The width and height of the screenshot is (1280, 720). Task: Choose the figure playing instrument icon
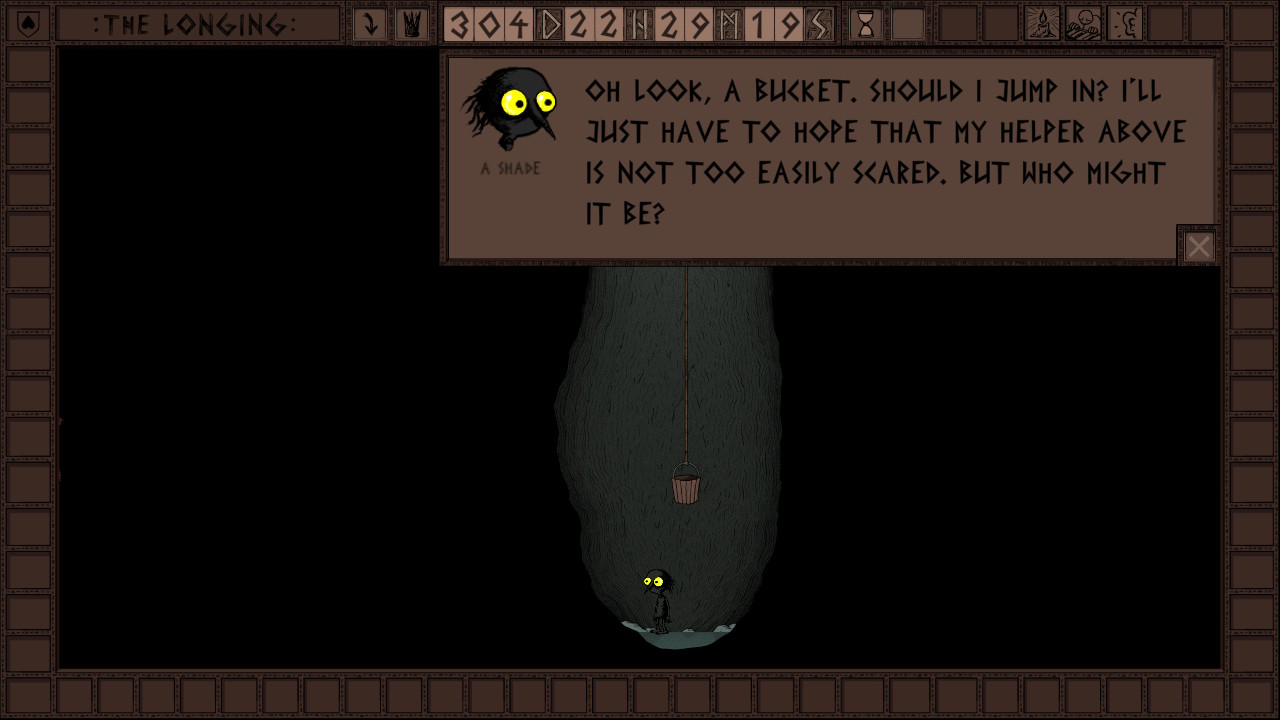coord(1084,25)
